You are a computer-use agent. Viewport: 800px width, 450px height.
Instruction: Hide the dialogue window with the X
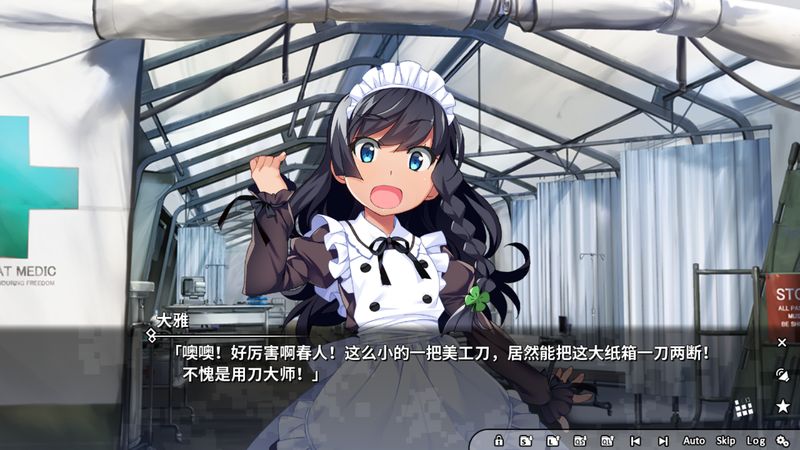(782, 342)
